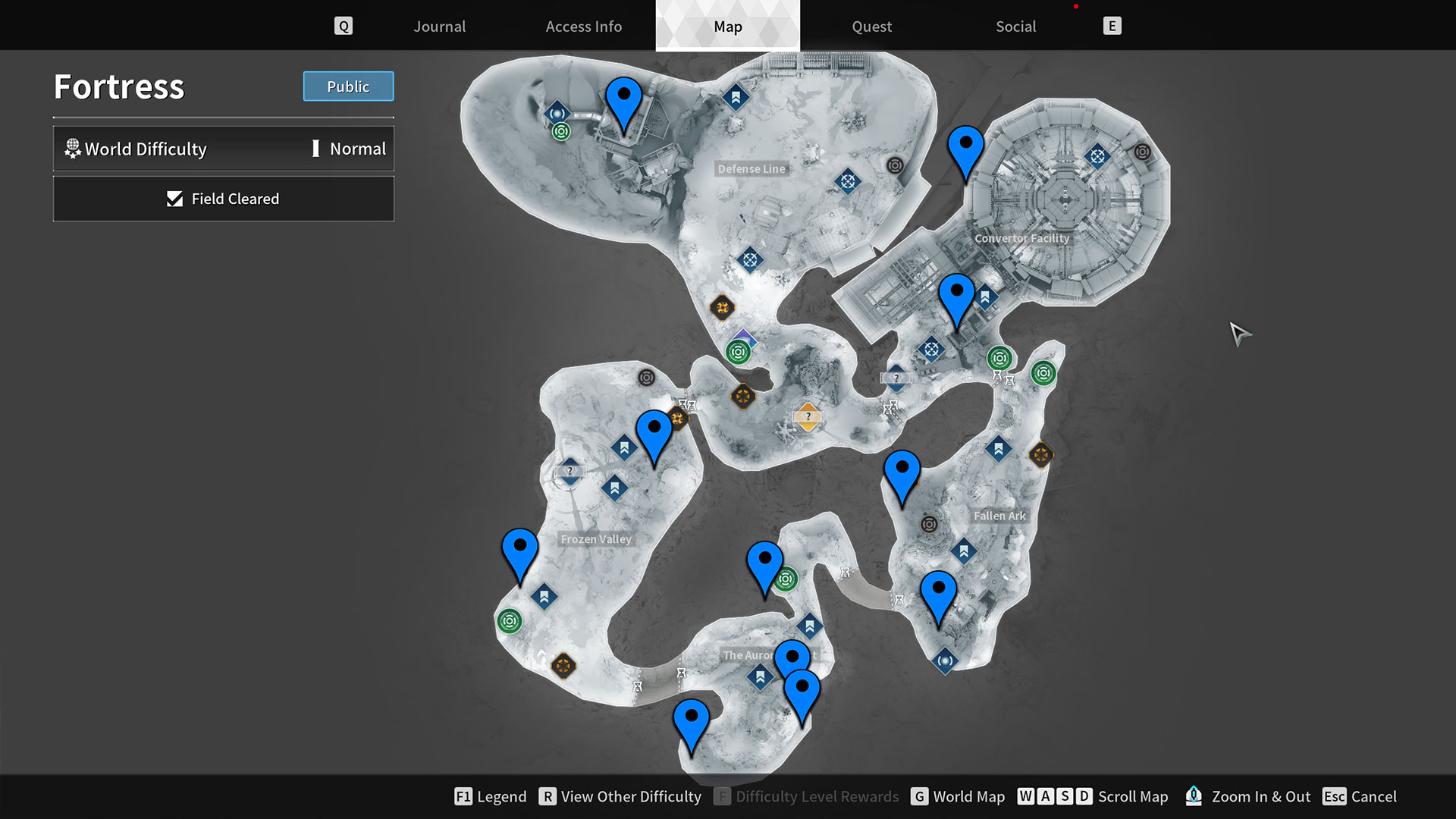Click the E shortcut icon in the top bar
The image size is (1456, 819).
click(1112, 25)
